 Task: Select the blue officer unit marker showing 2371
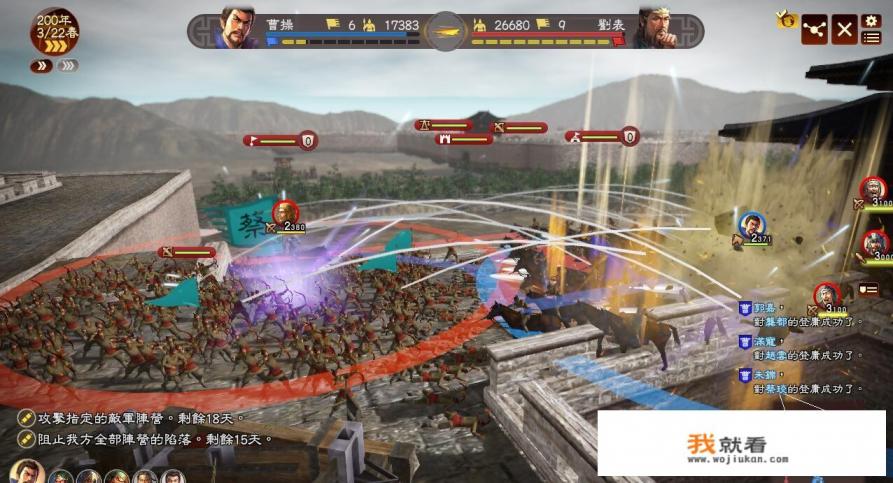750,227
